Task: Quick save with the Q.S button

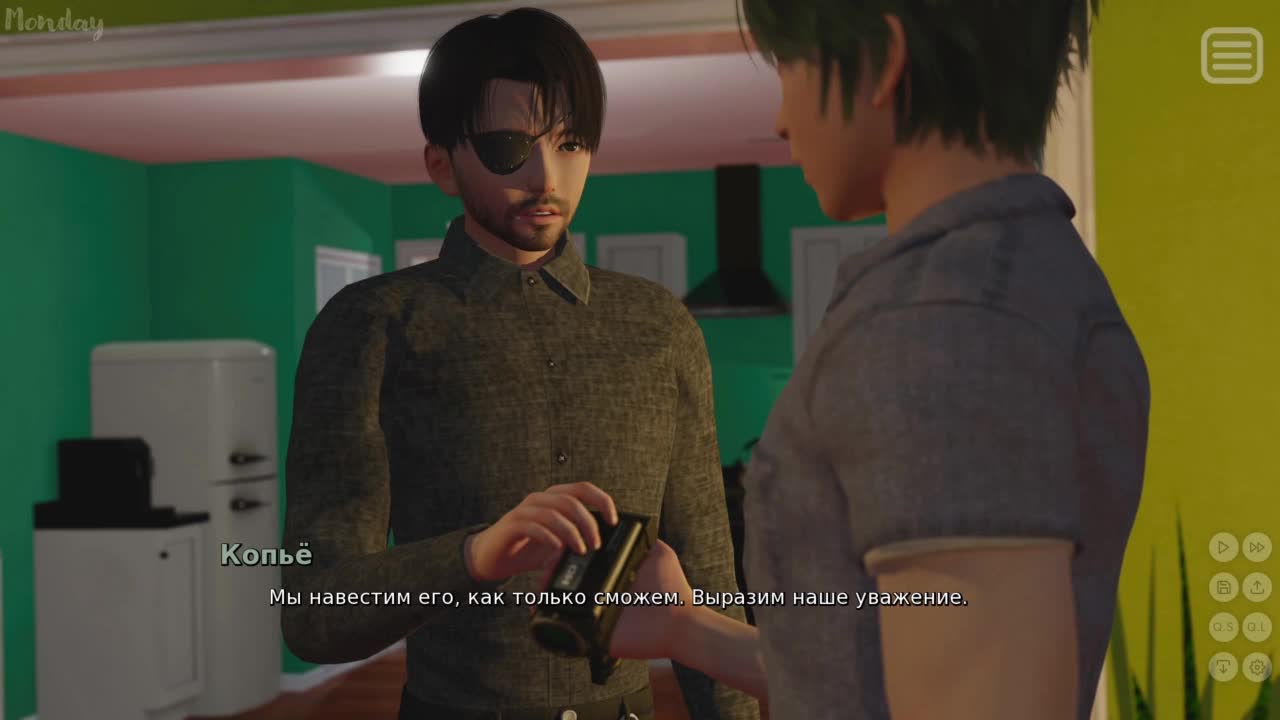Action: tap(1223, 627)
